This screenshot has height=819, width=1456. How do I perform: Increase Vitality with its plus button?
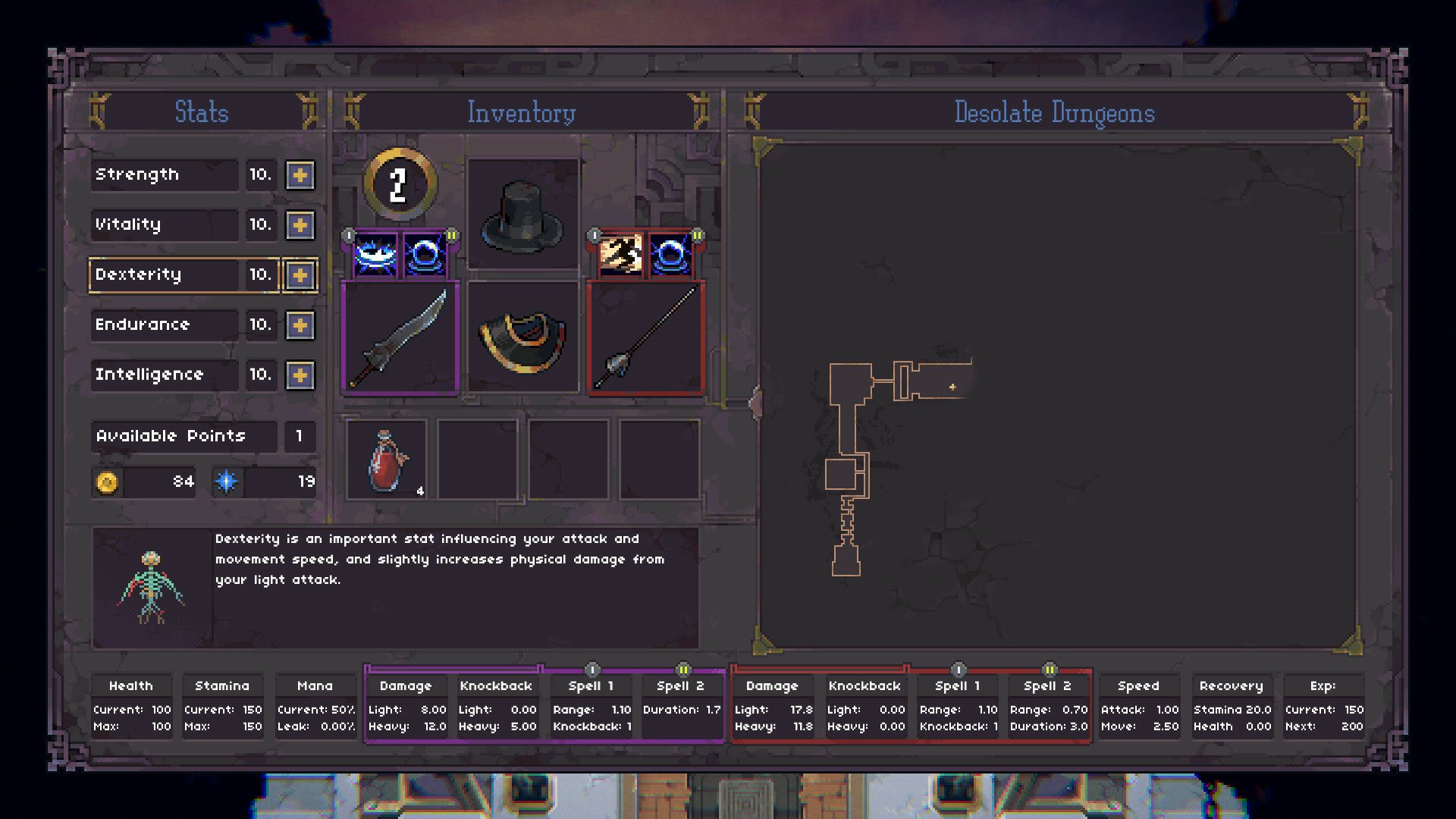(300, 225)
